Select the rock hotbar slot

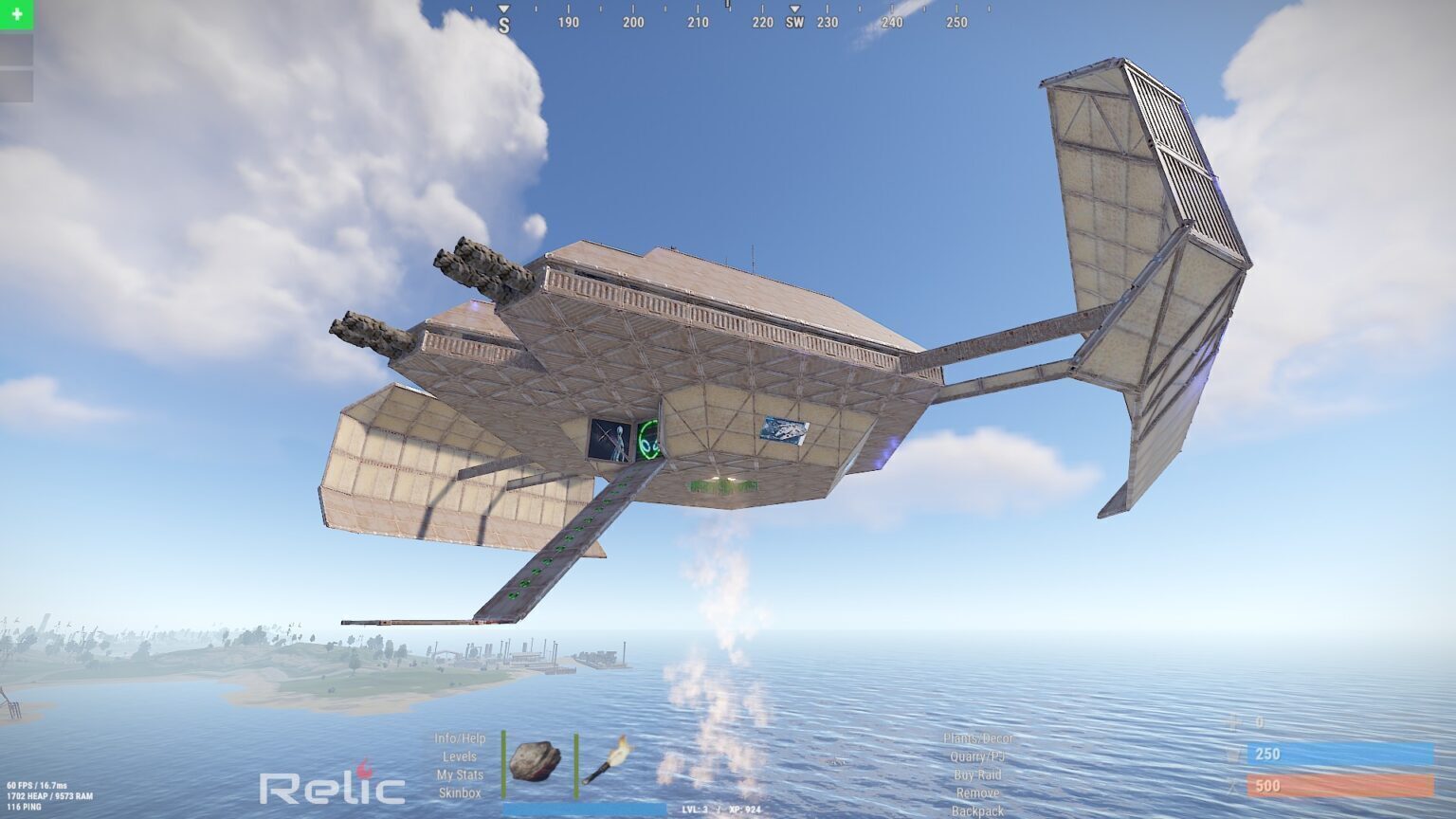[535, 760]
